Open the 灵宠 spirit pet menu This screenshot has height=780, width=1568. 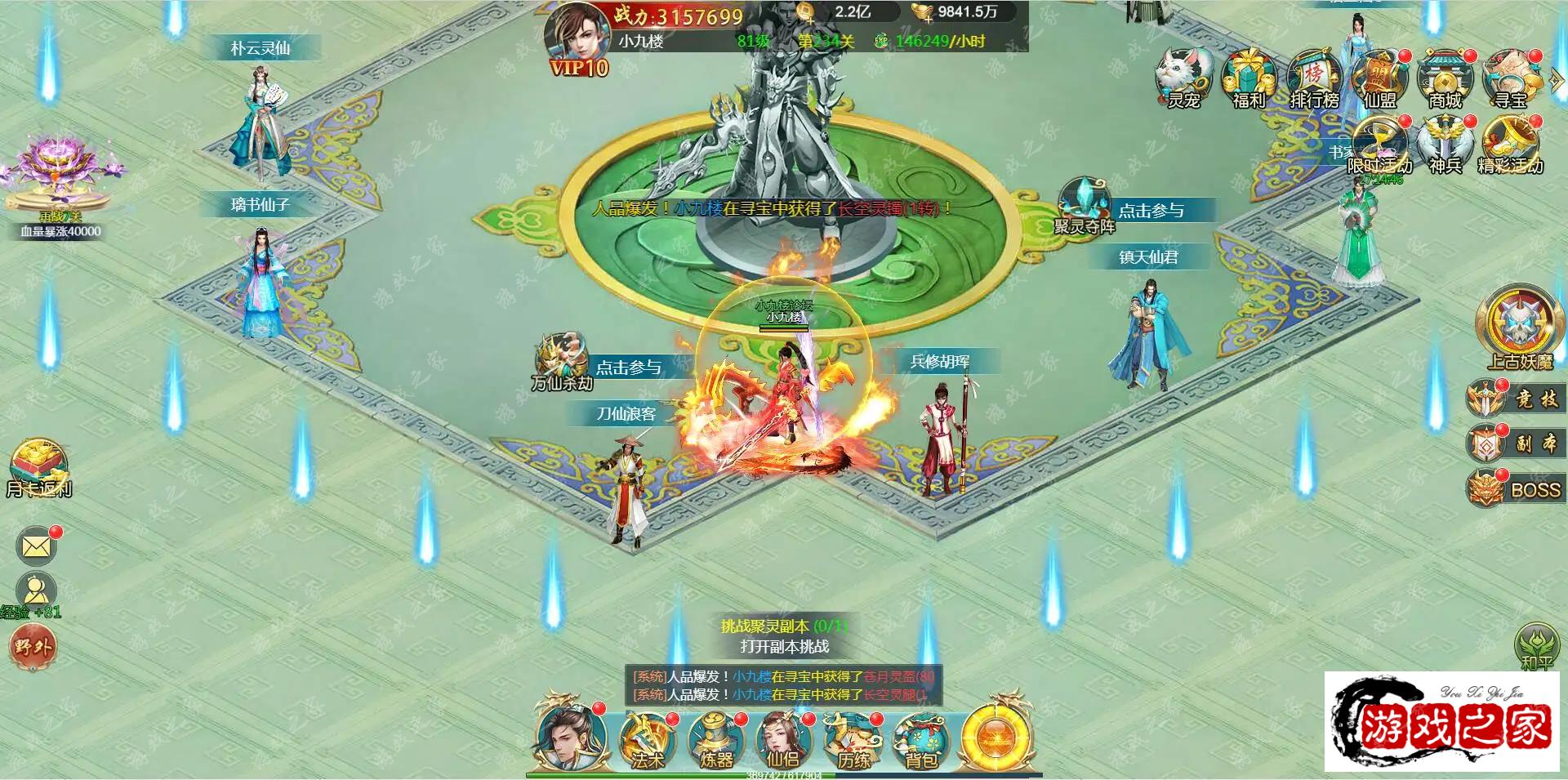tap(1183, 79)
